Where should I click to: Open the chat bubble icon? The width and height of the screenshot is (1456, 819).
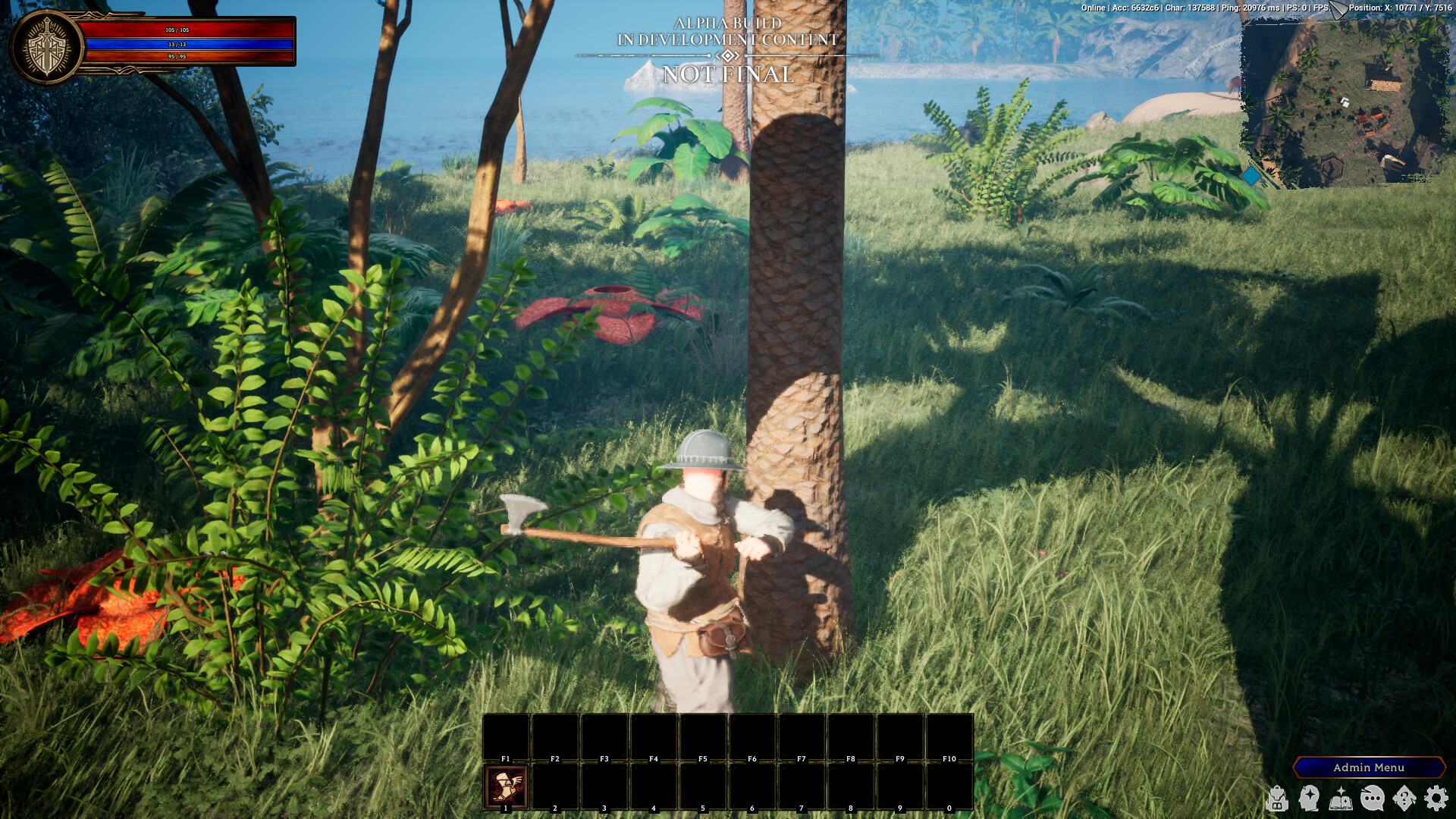point(1372,799)
